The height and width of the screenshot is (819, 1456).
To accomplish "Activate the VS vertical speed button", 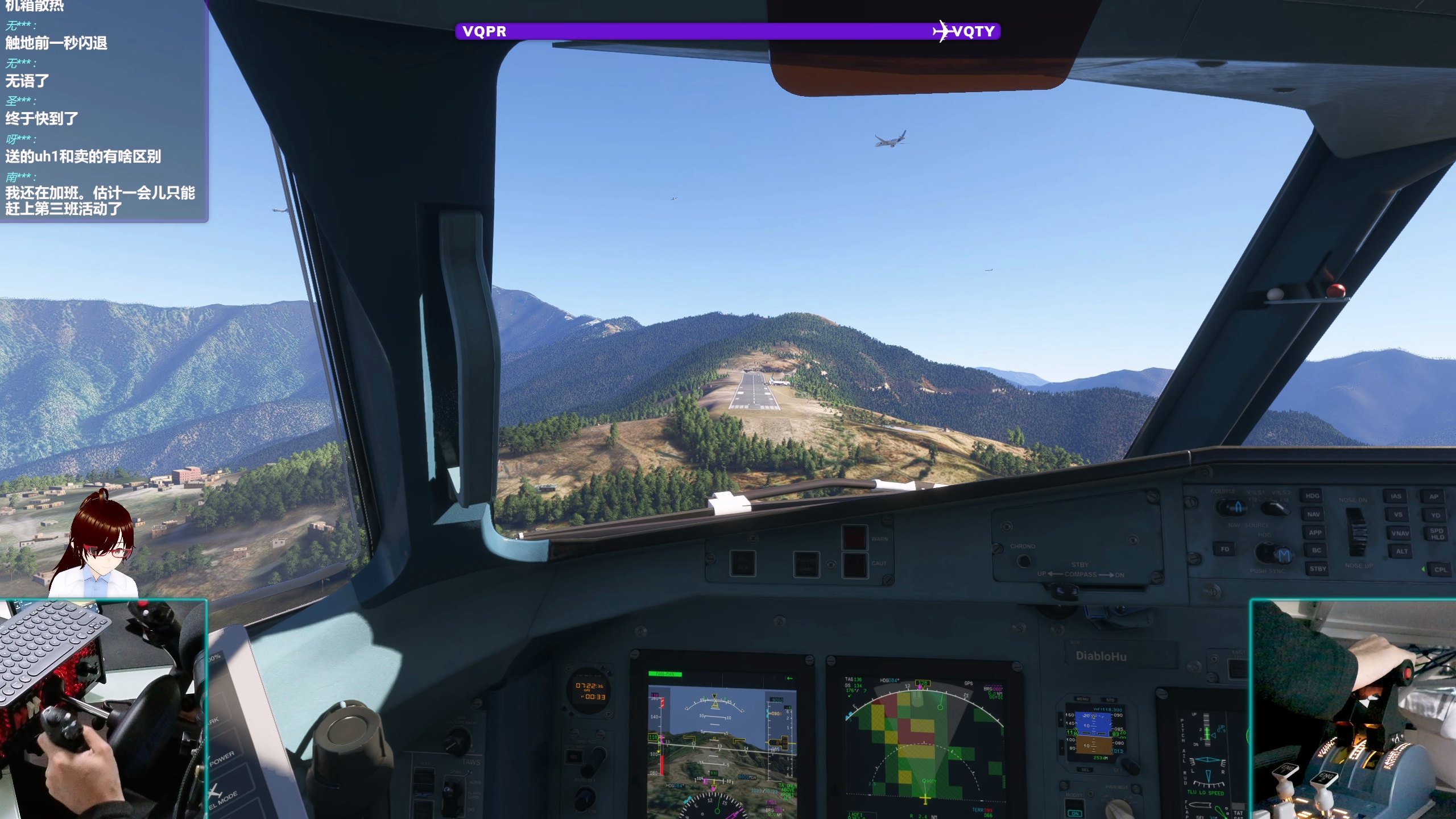I will coord(1398,515).
